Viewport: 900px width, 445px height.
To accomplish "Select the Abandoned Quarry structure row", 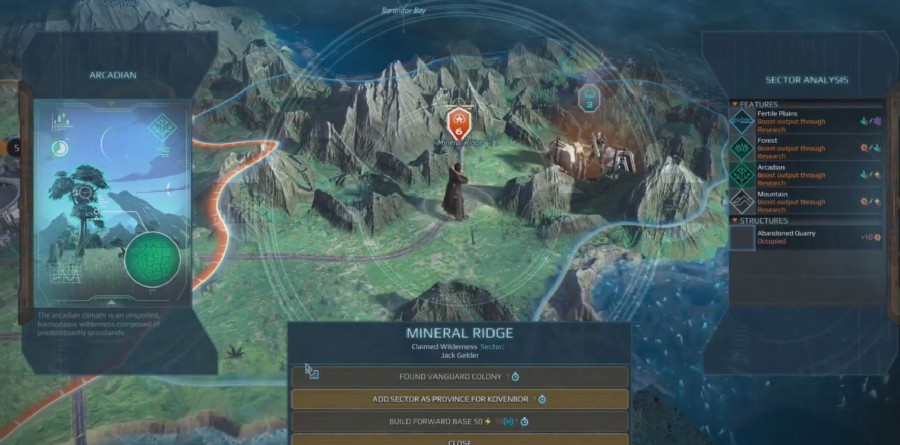I will 806,237.
